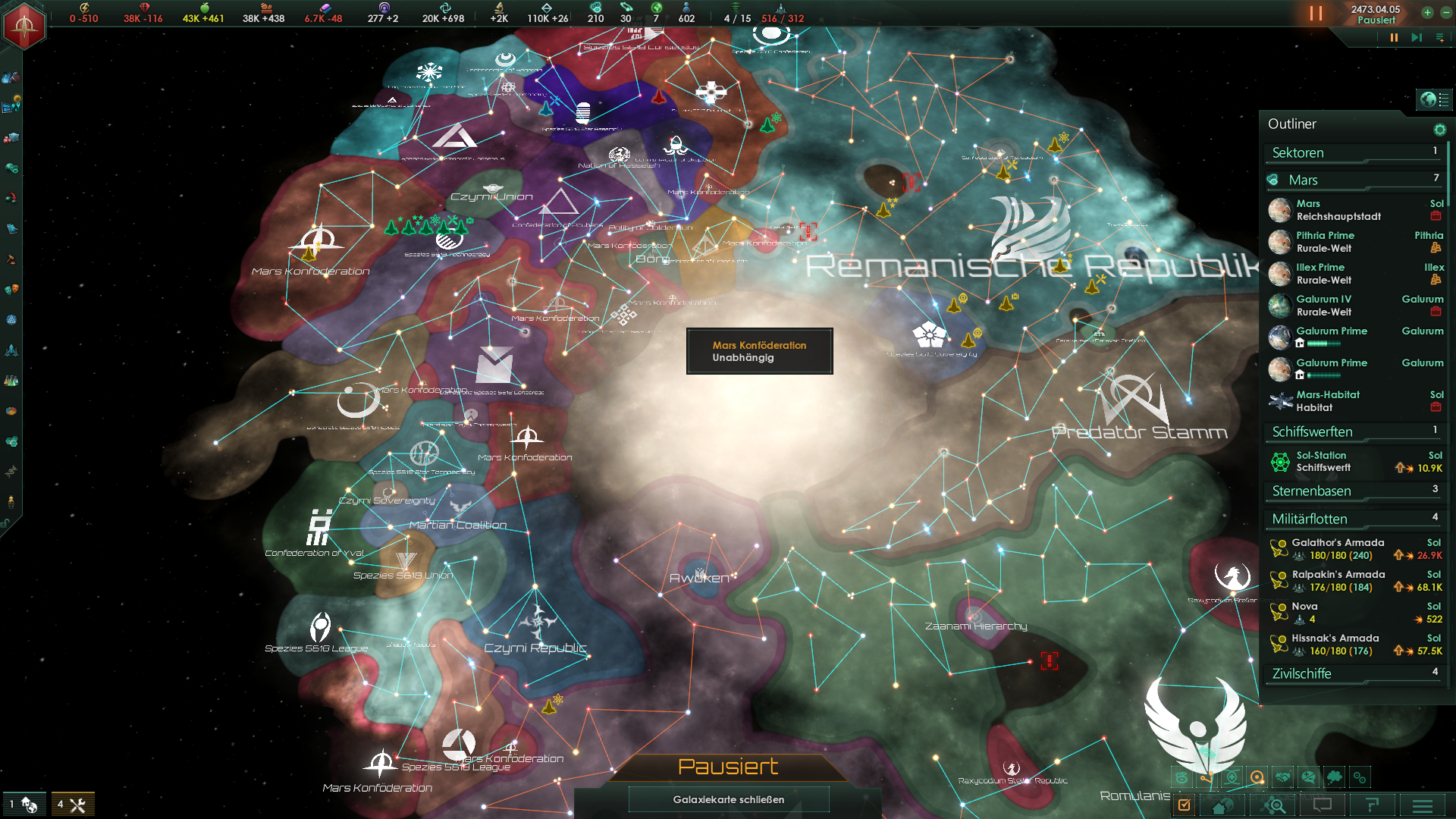
Task: Toggle the Outliner panel globe button
Action: 1429,99
